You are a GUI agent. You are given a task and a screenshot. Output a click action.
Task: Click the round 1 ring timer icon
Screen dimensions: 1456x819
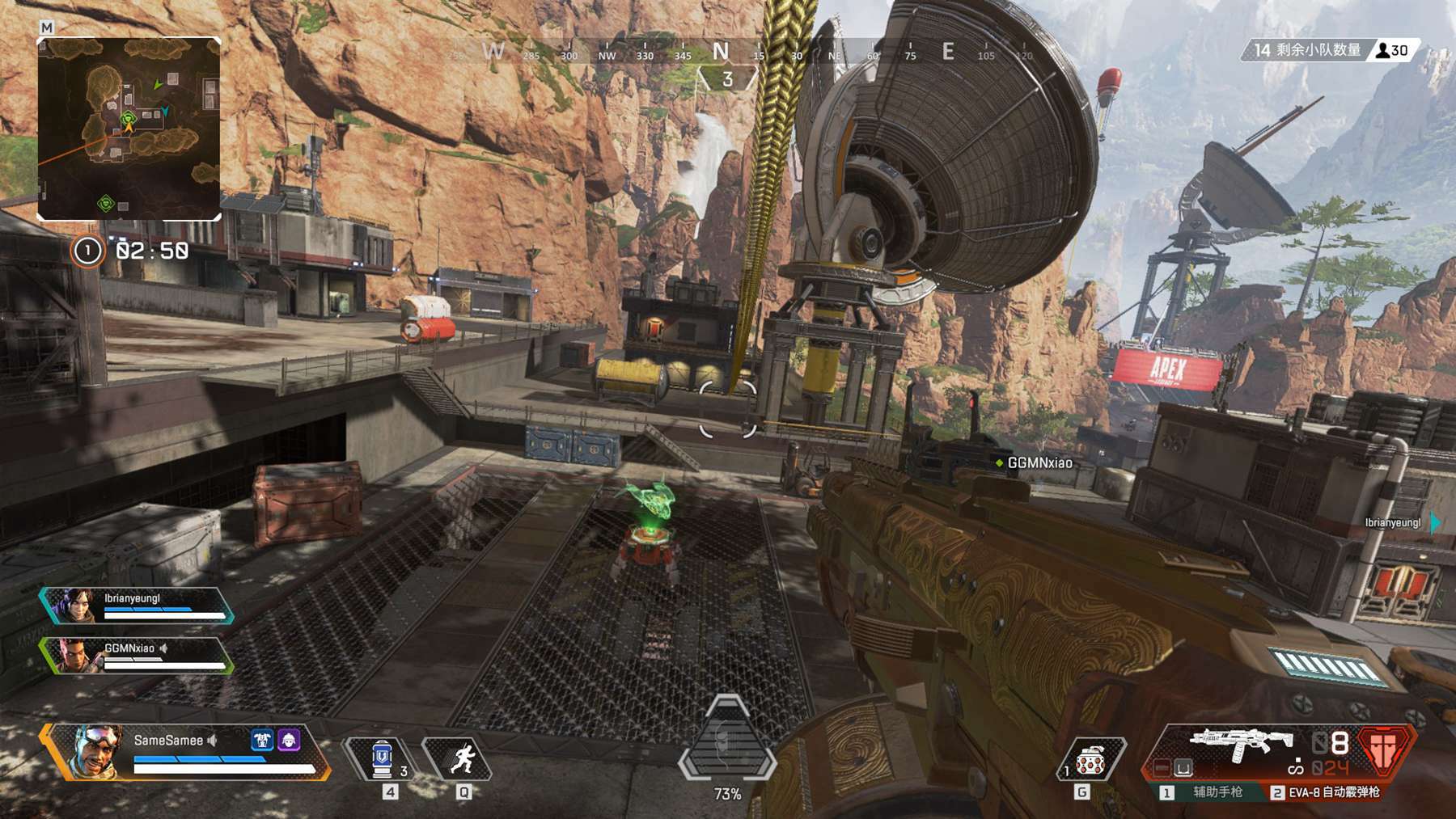87,251
